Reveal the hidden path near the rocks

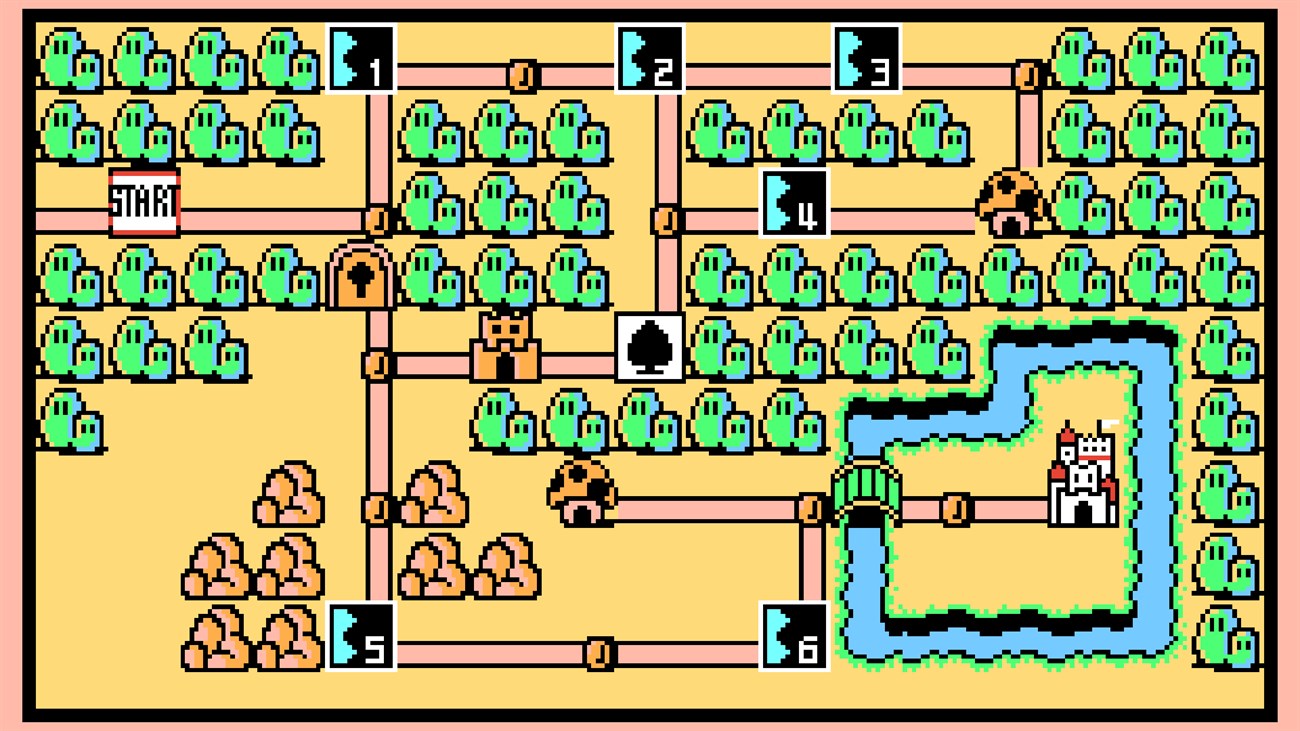(375, 508)
